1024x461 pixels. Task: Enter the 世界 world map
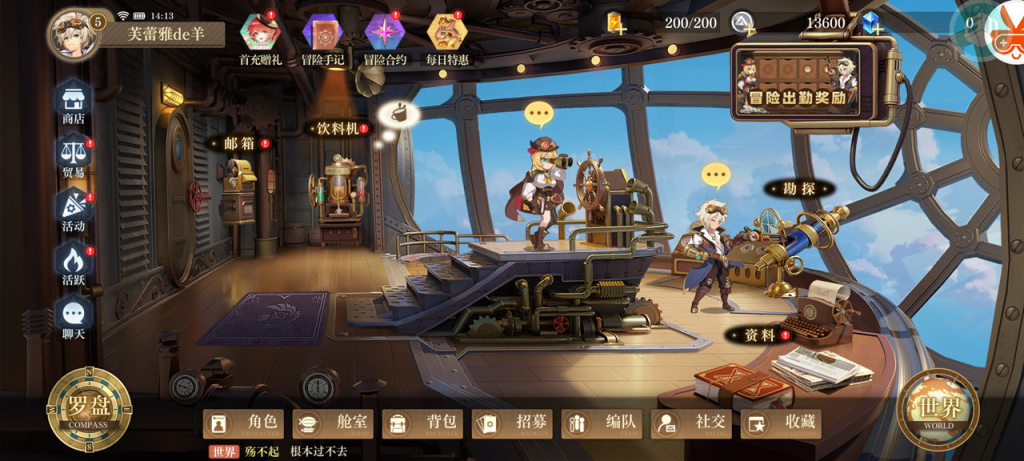tap(937, 408)
